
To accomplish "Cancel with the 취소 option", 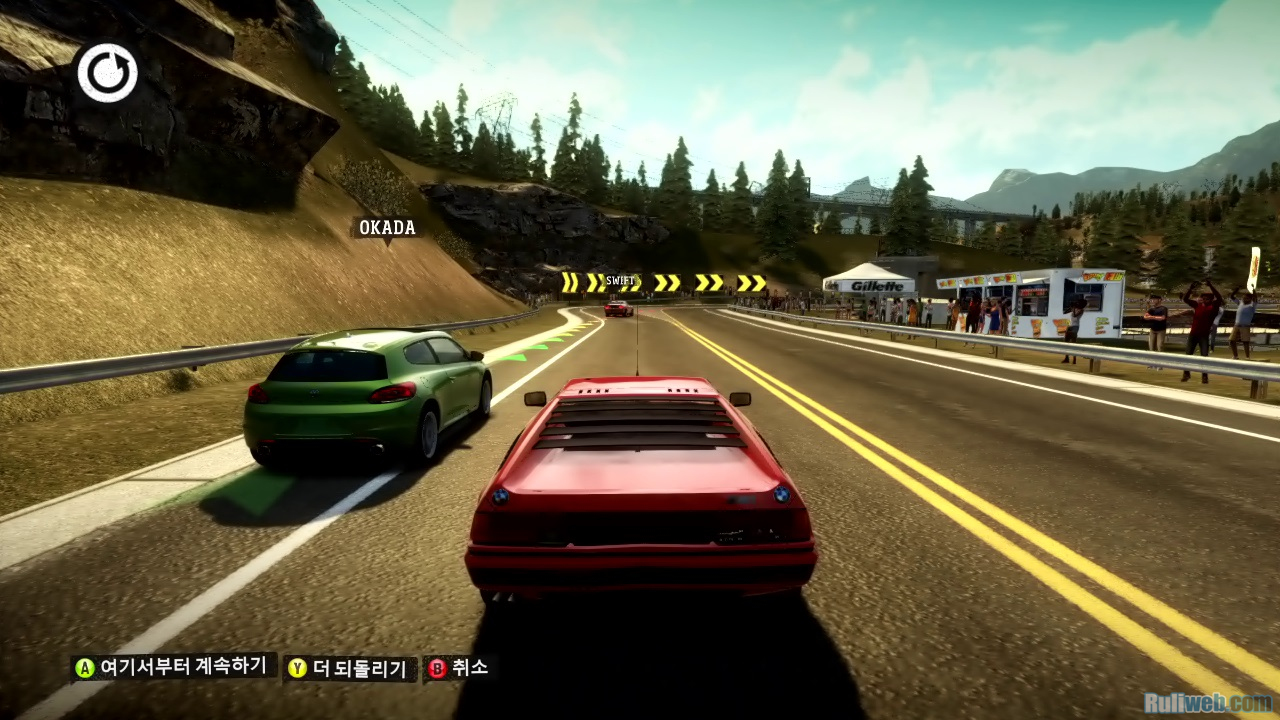I will coord(460,667).
